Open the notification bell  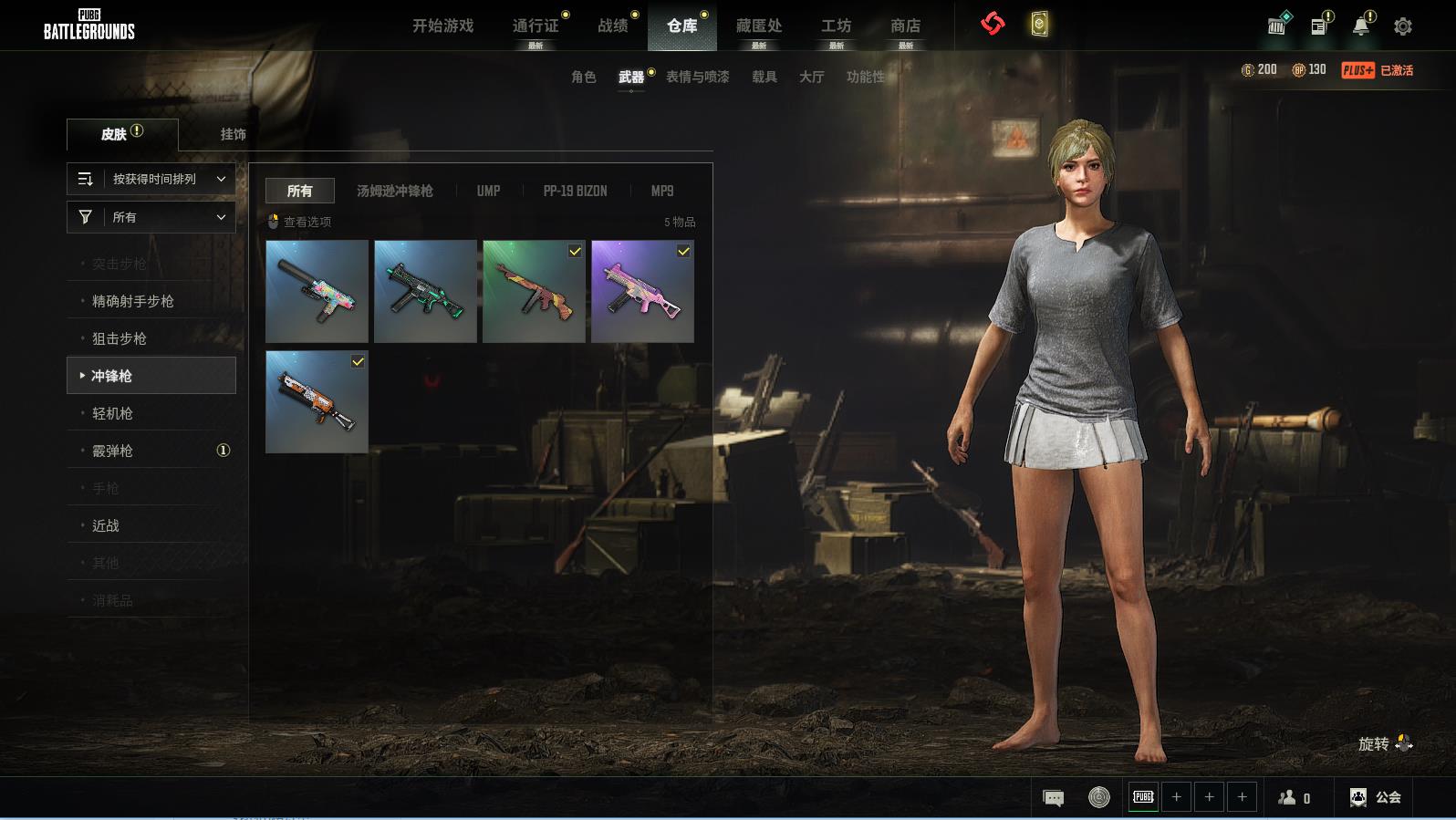pos(1360,26)
